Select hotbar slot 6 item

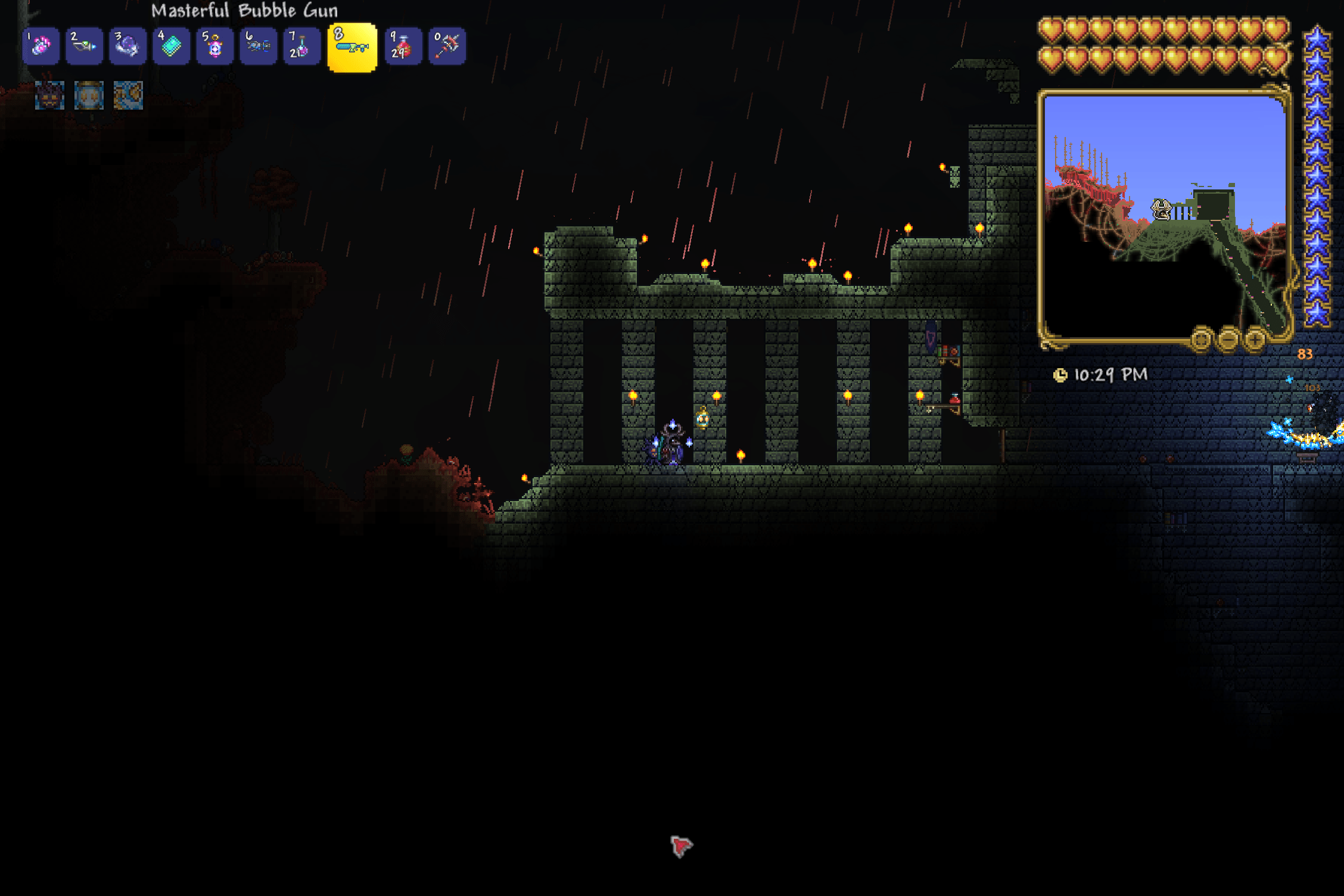pyautogui.click(x=258, y=46)
